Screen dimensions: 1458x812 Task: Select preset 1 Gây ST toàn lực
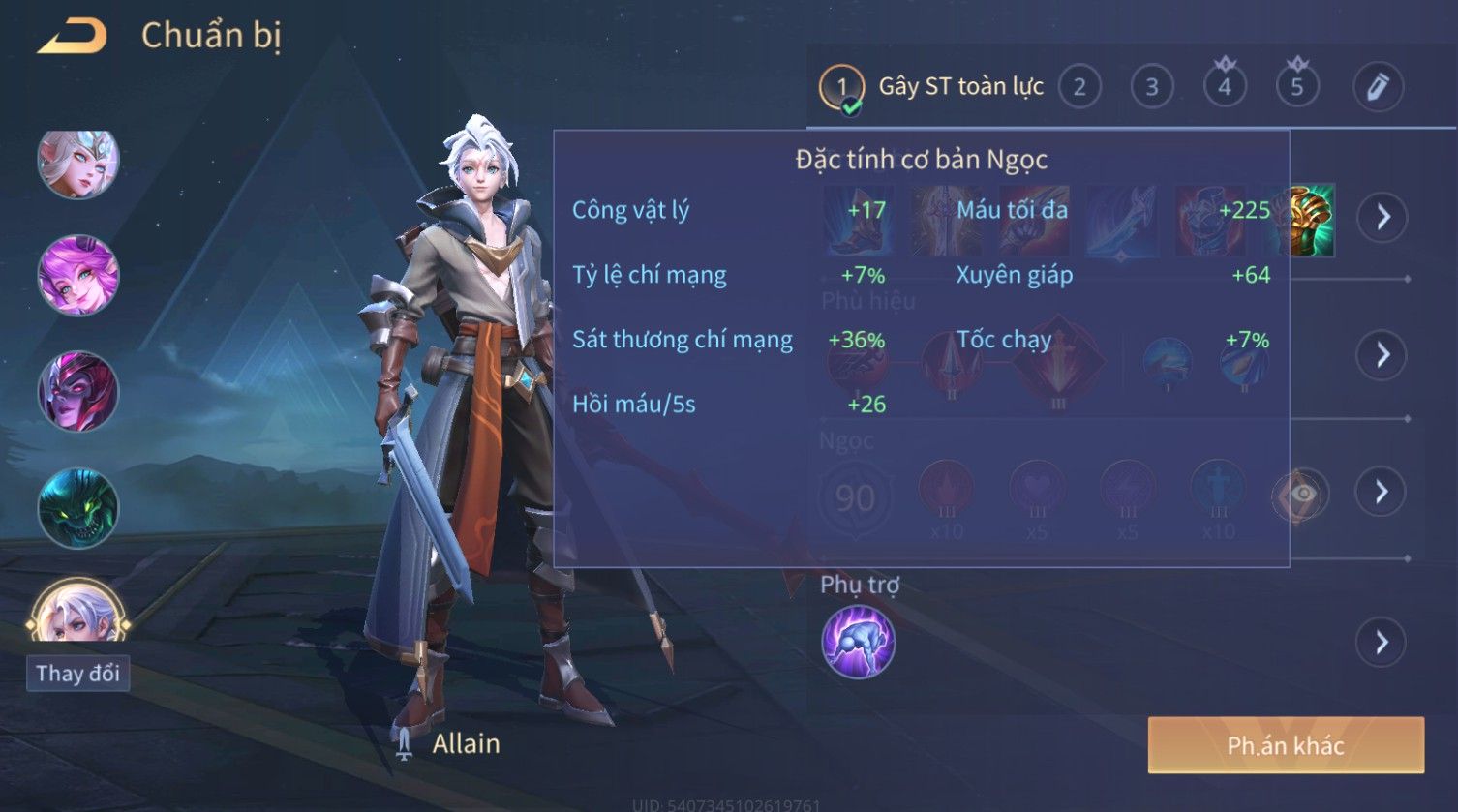(840, 87)
